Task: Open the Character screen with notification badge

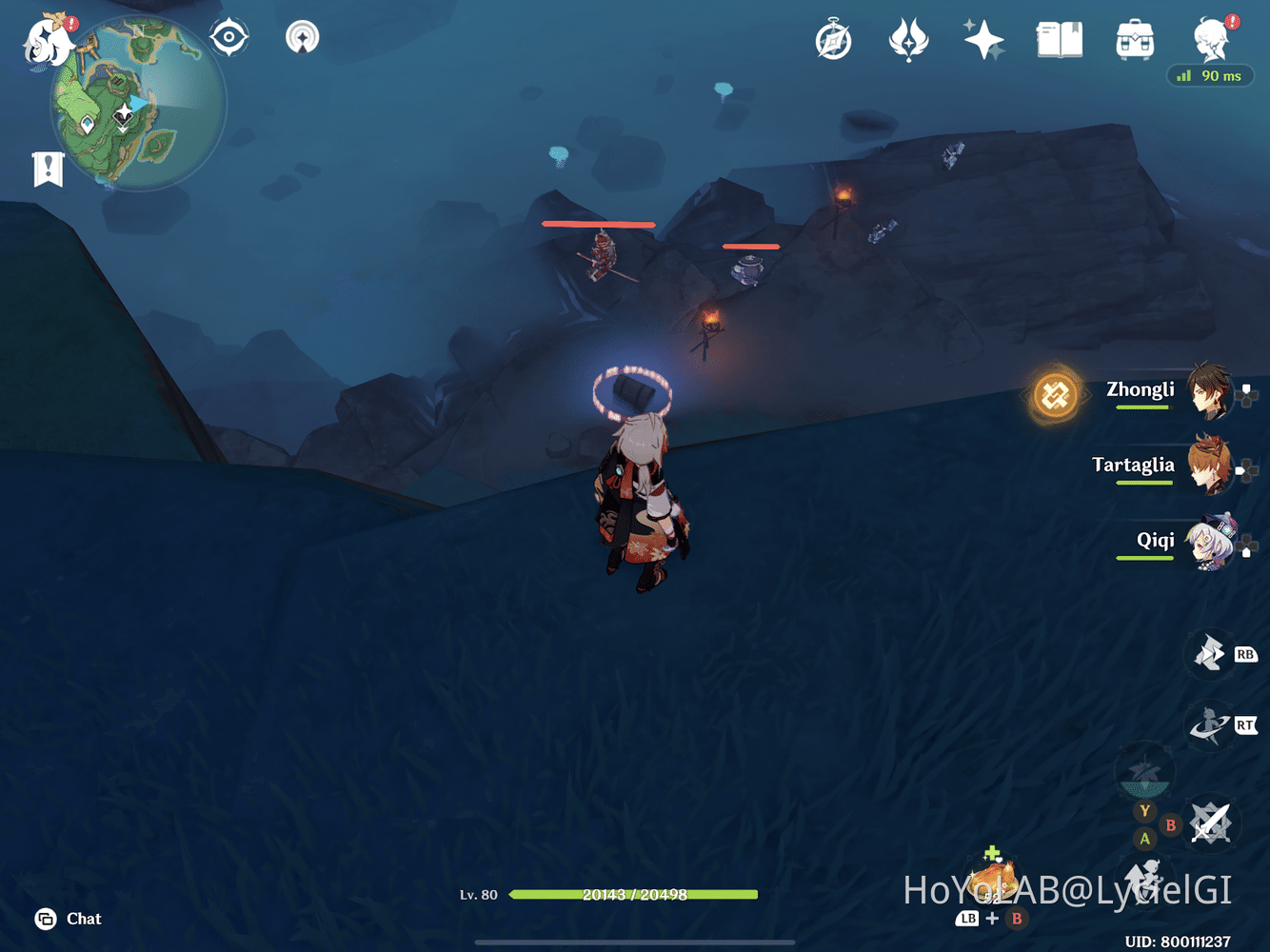Action: pos(1209,39)
